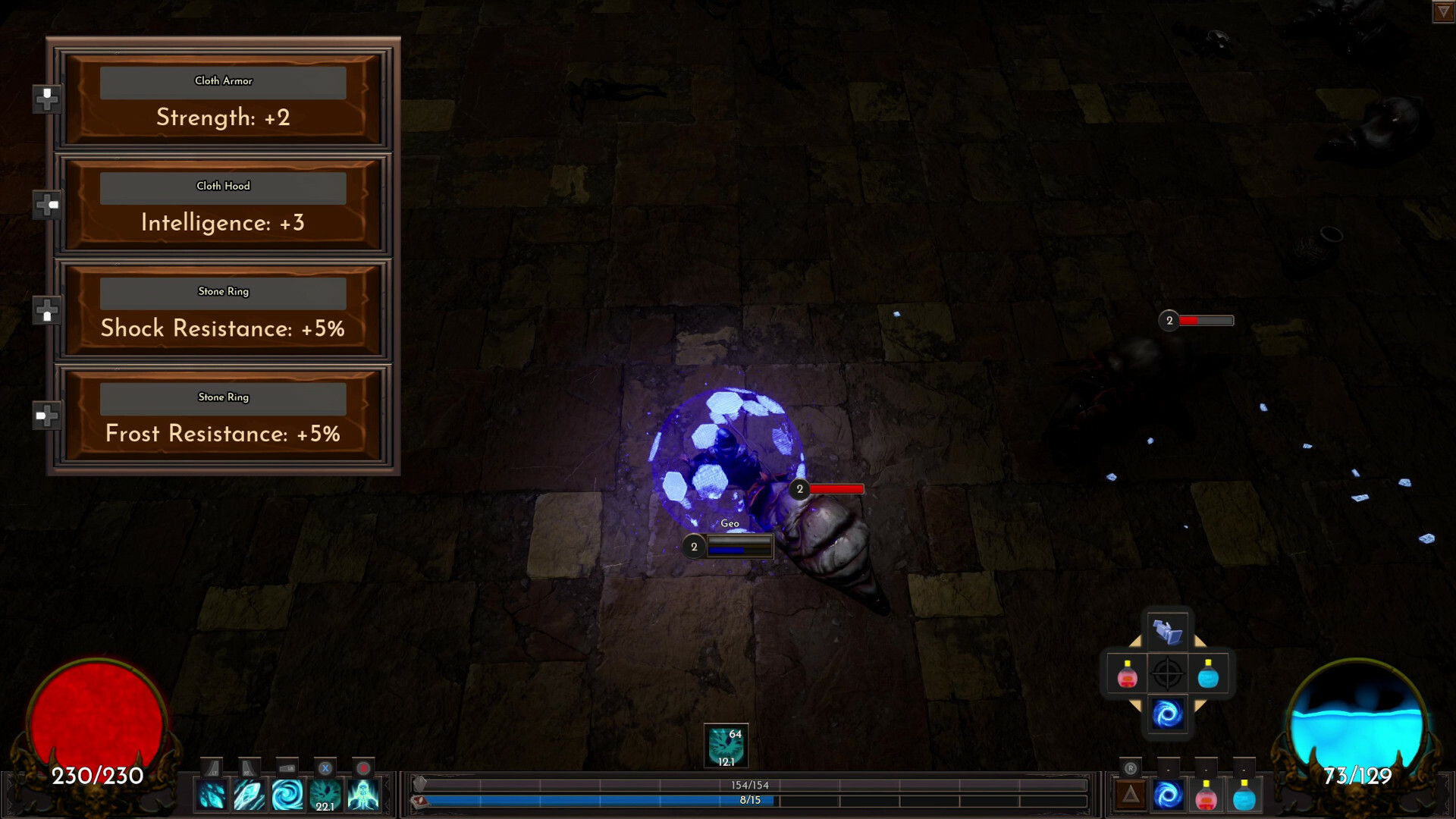Toggle the plus marker beside the Shock Resistance ring

pos(48,311)
